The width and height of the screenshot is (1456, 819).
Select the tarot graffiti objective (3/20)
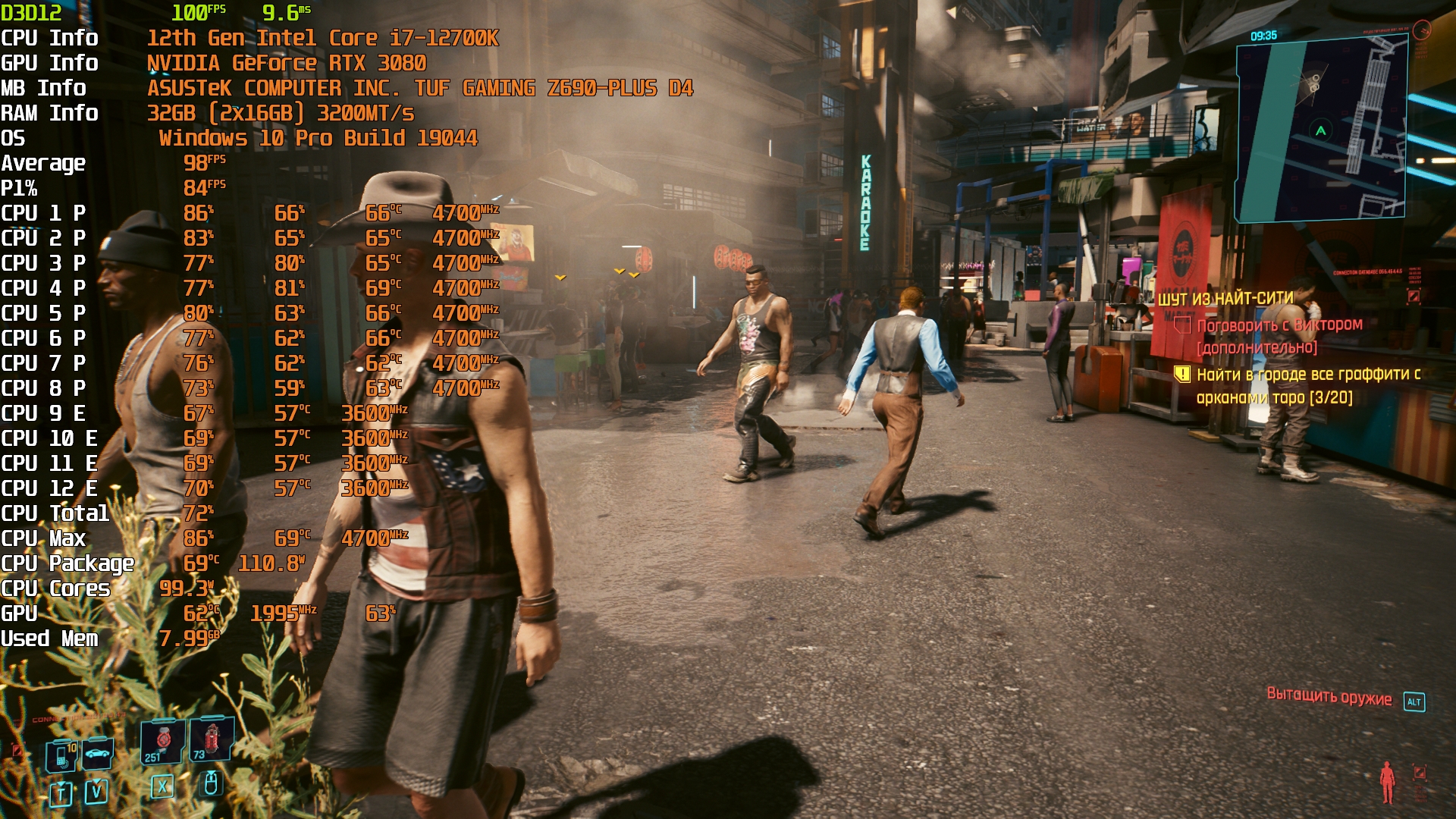1307,385
